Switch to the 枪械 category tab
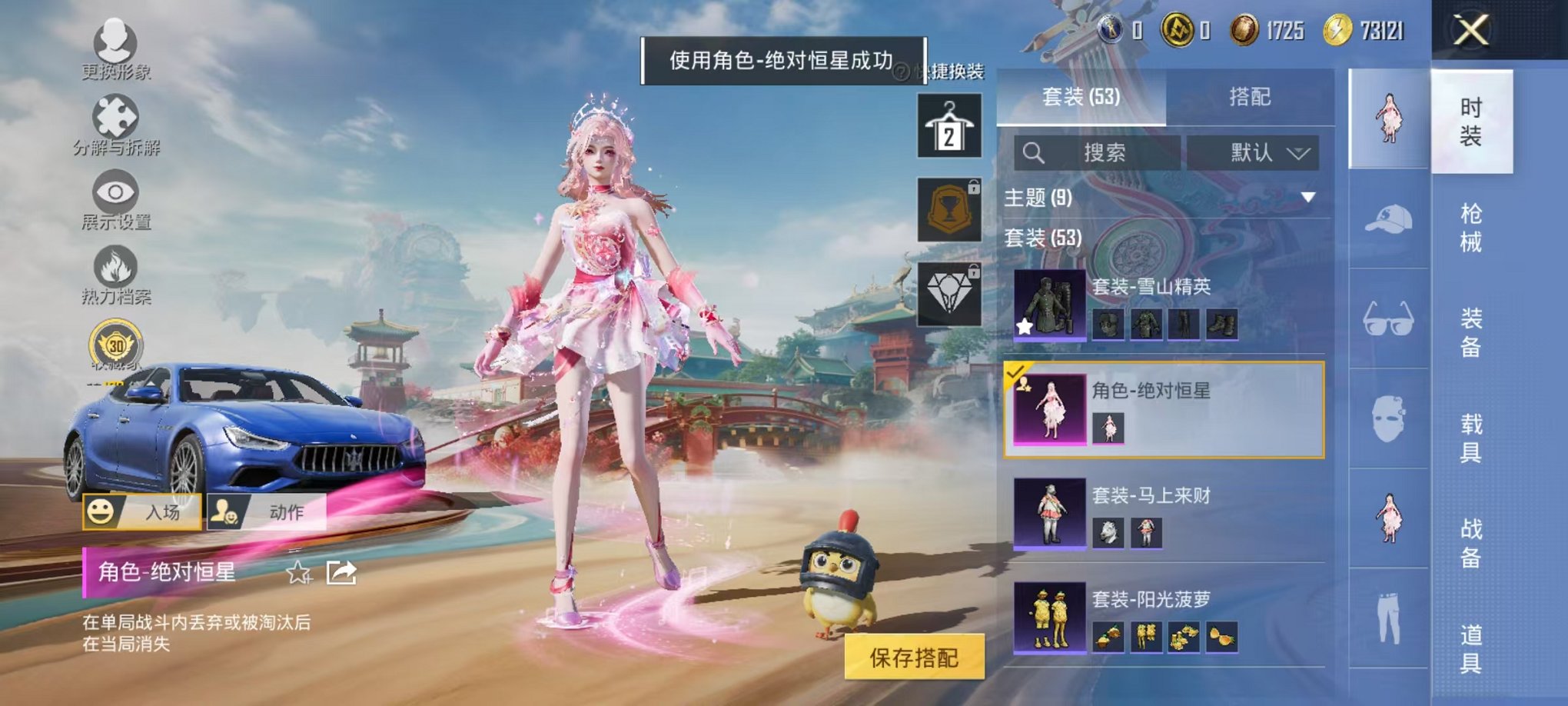Screen dimensions: 1568x706 tap(1473, 223)
